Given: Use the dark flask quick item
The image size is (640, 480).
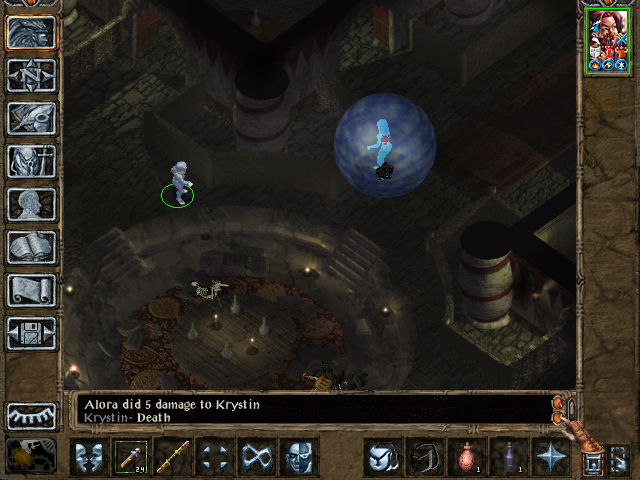Looking at the screenshot, I should (x=508, y=457).
